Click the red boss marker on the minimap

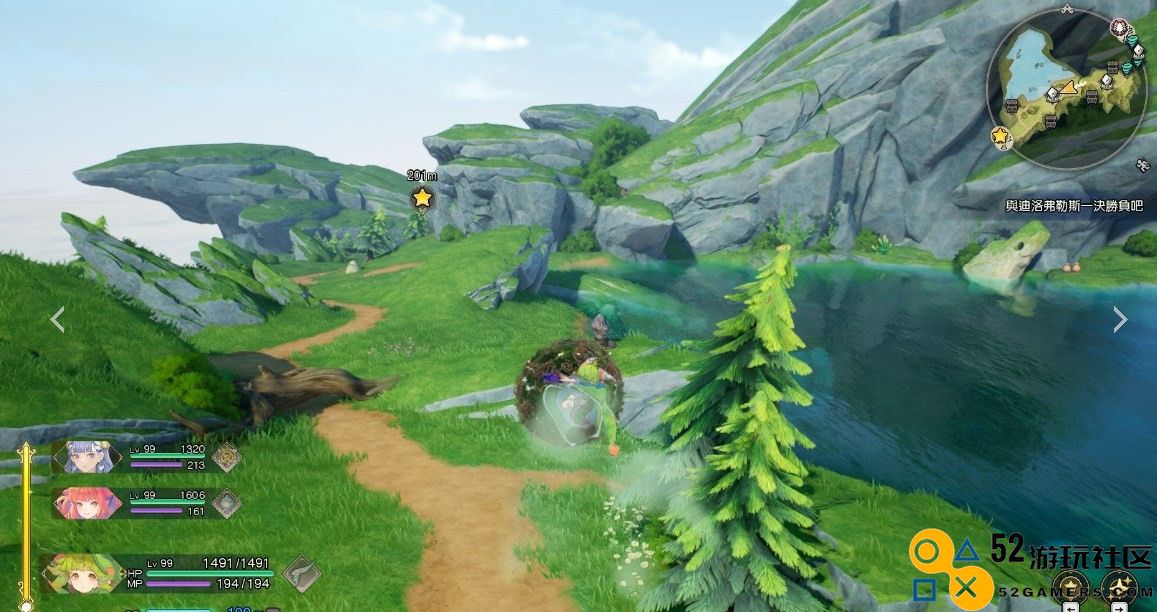1118,28
